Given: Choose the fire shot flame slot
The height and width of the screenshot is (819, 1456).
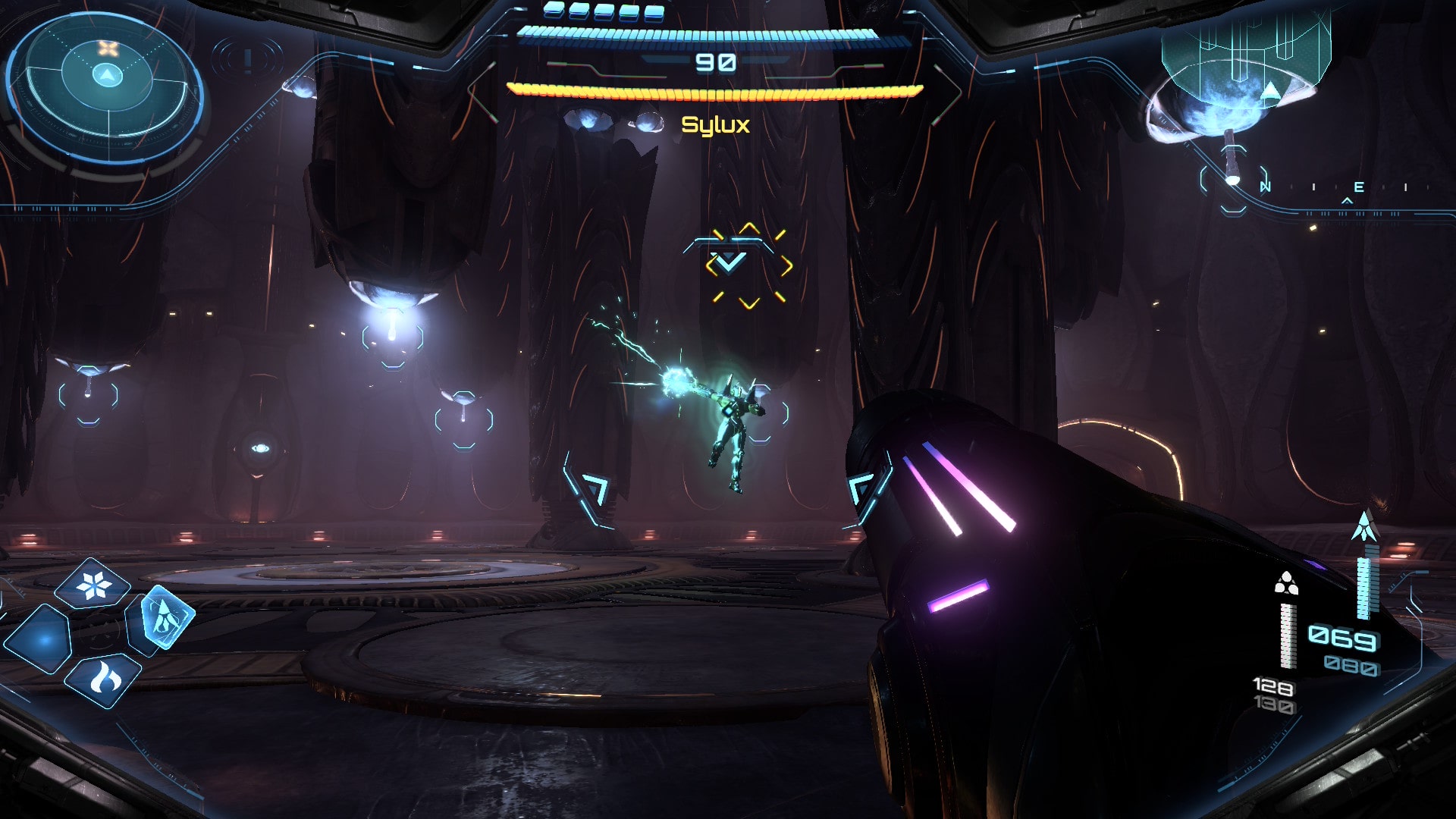Looking at the screenshot, I should tap(104, 679).
